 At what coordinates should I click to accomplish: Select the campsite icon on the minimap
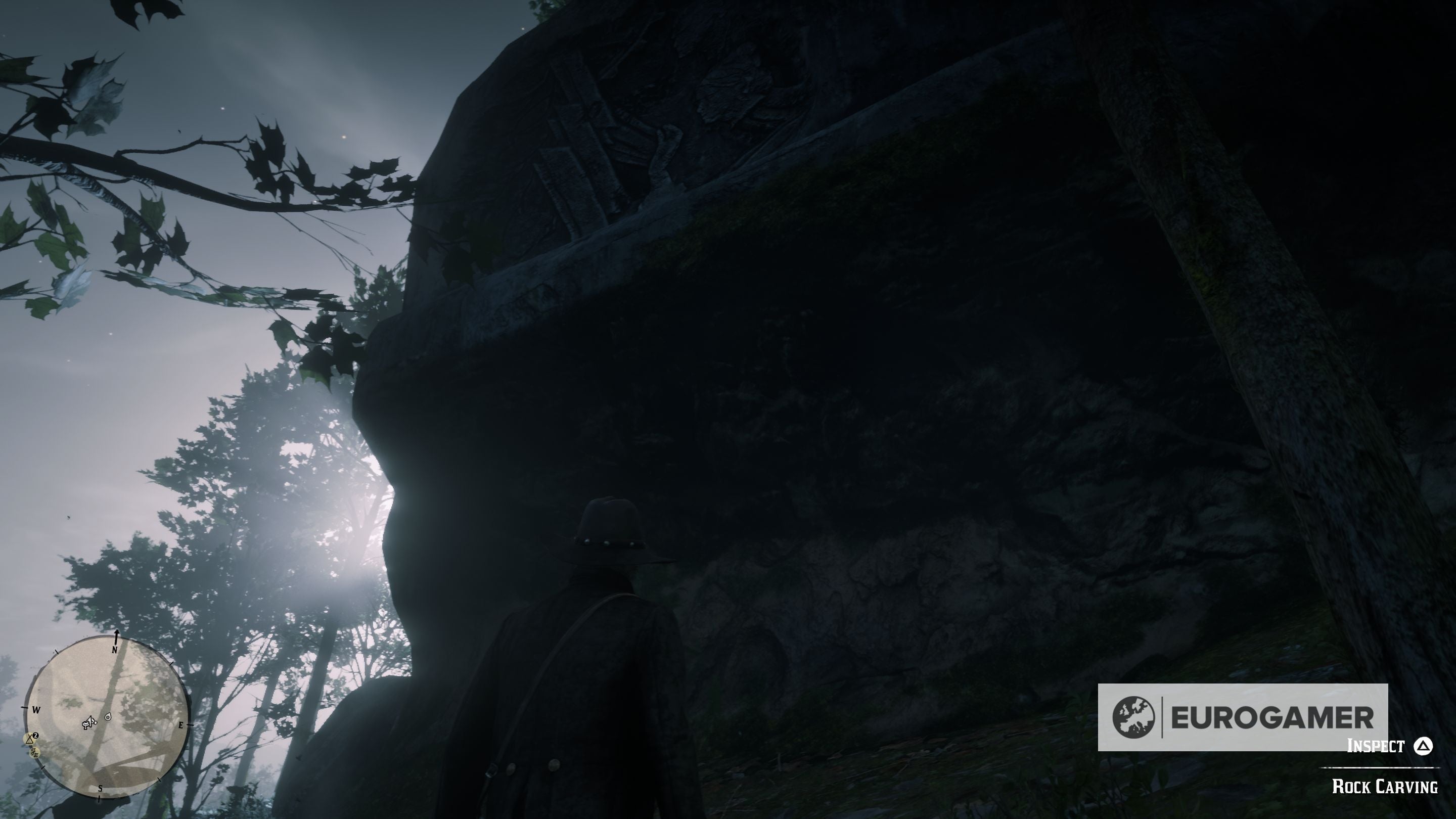pyautogui.click(x=30, y=739)
